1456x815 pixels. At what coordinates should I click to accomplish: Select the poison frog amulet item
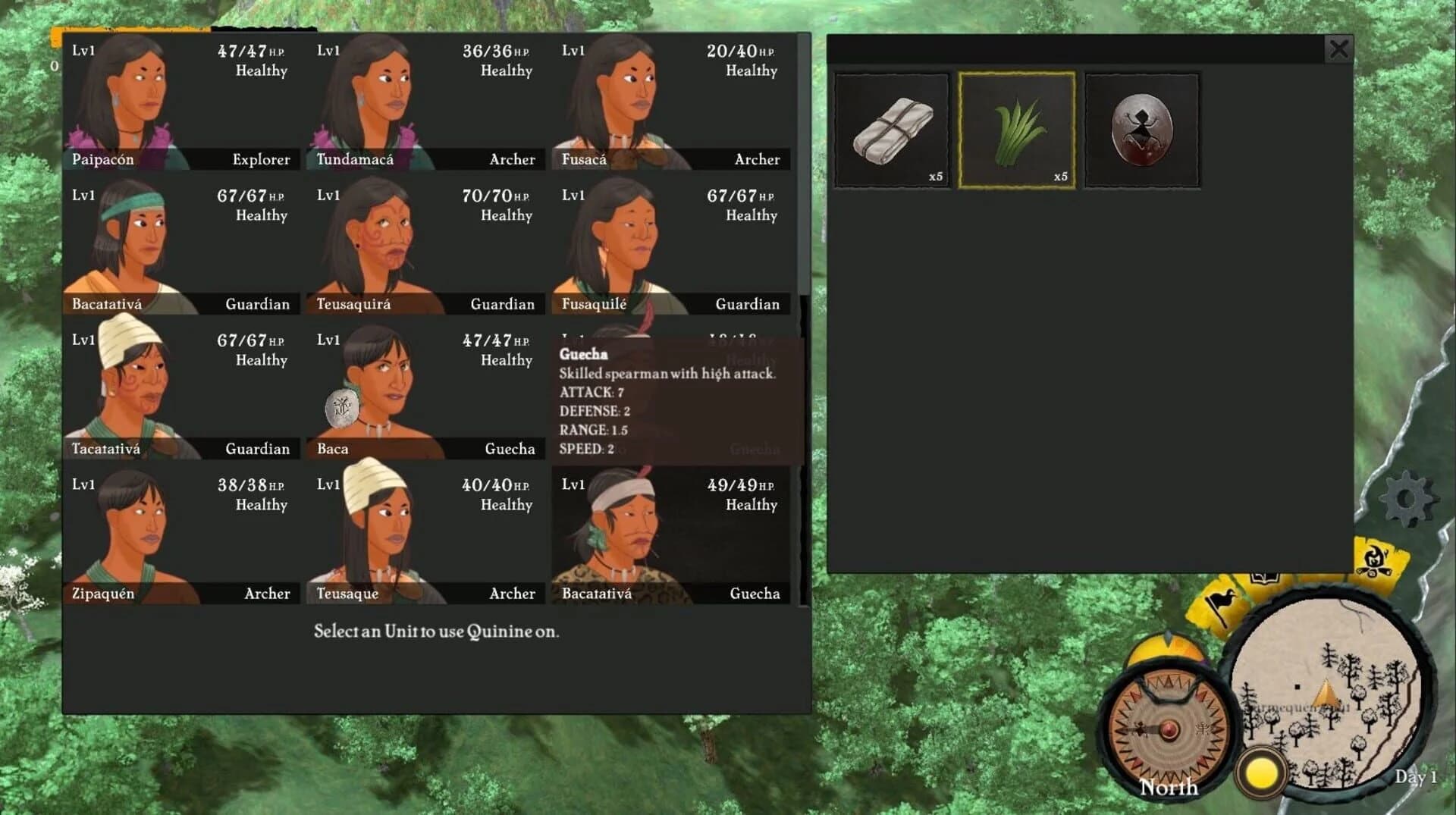(x=1141, y=129)
